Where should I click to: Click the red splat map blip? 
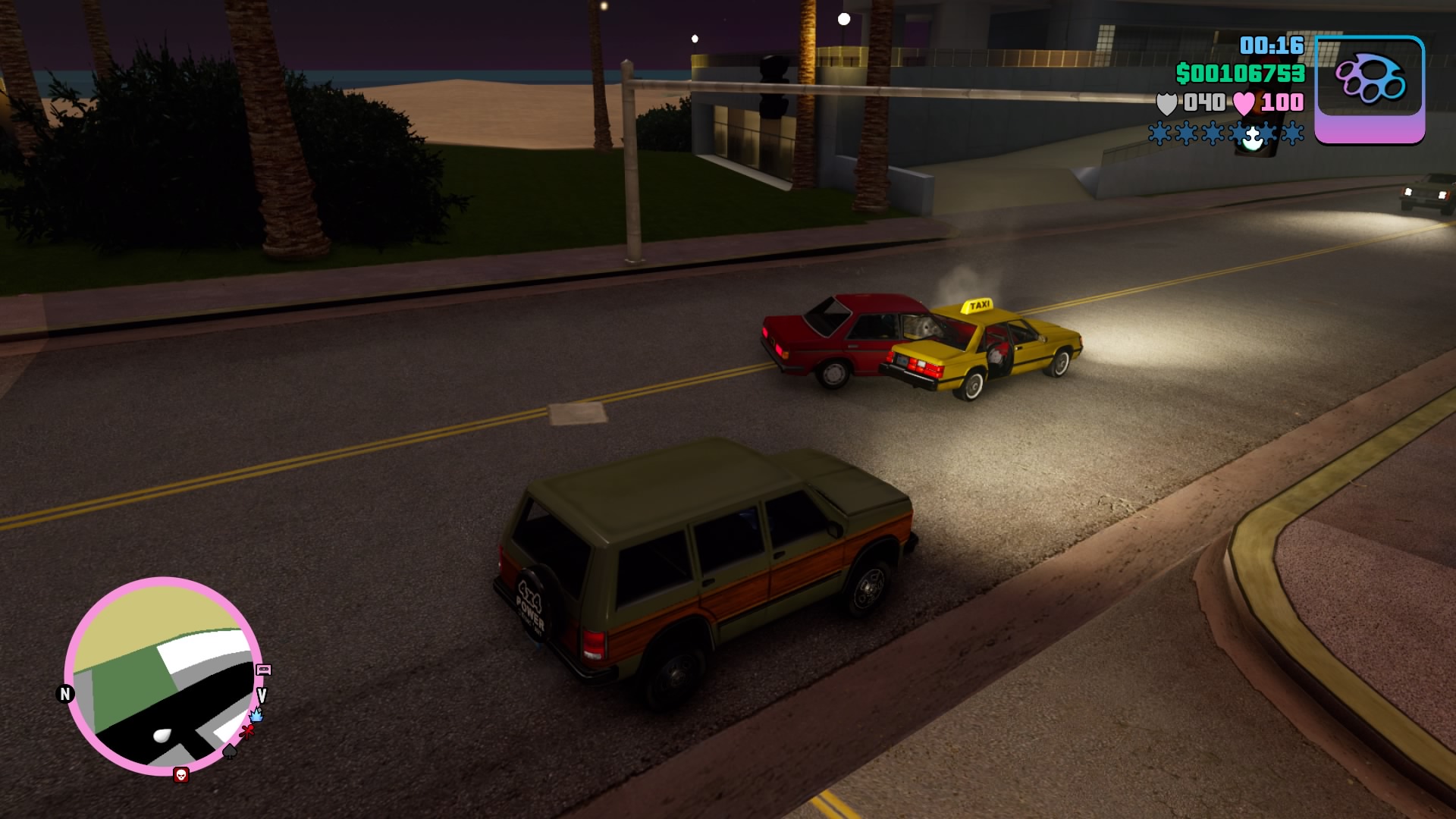tap(247, 731)
